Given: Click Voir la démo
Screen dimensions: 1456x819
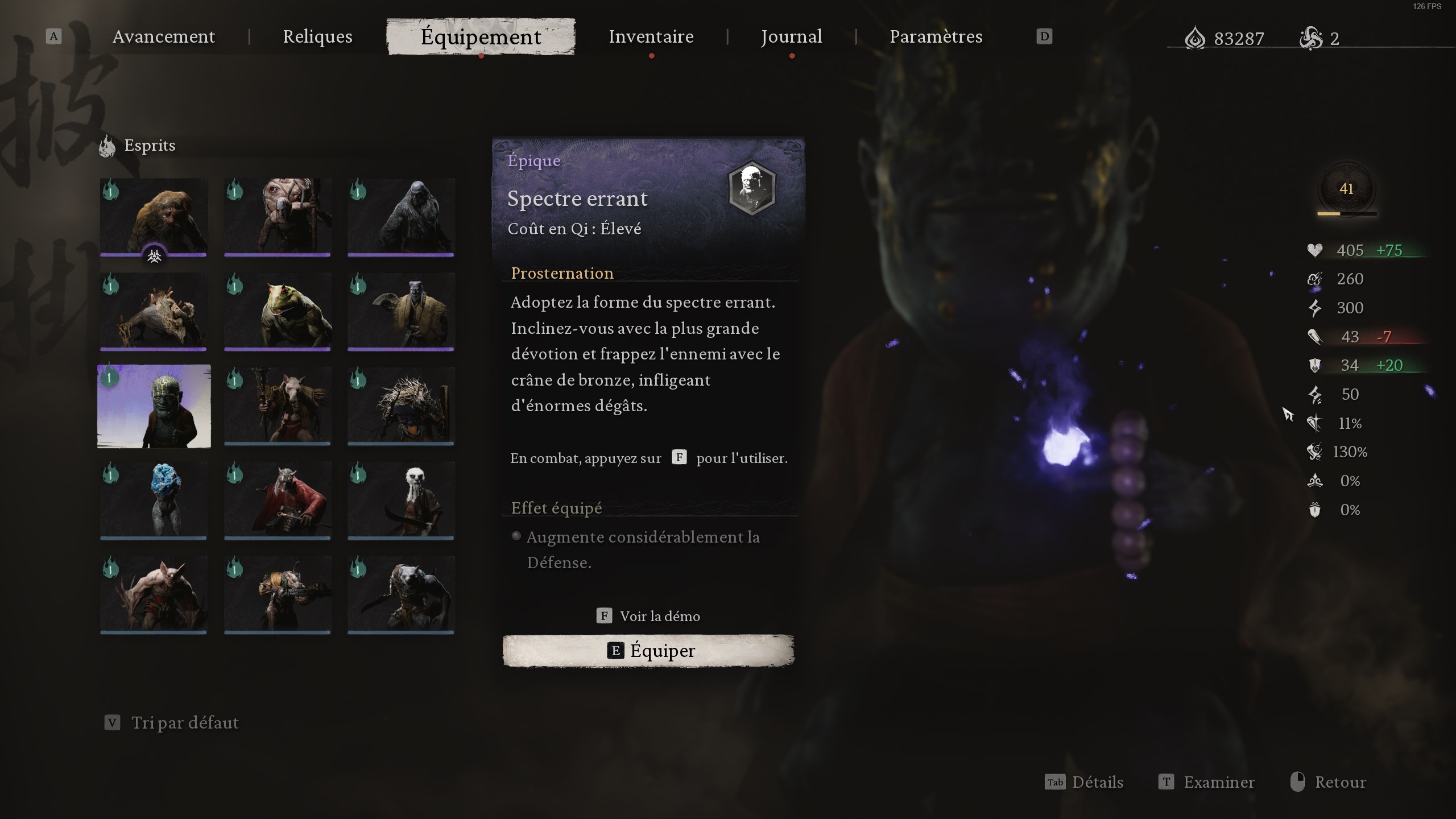Looking at the screenshot, I should point(648,616).
